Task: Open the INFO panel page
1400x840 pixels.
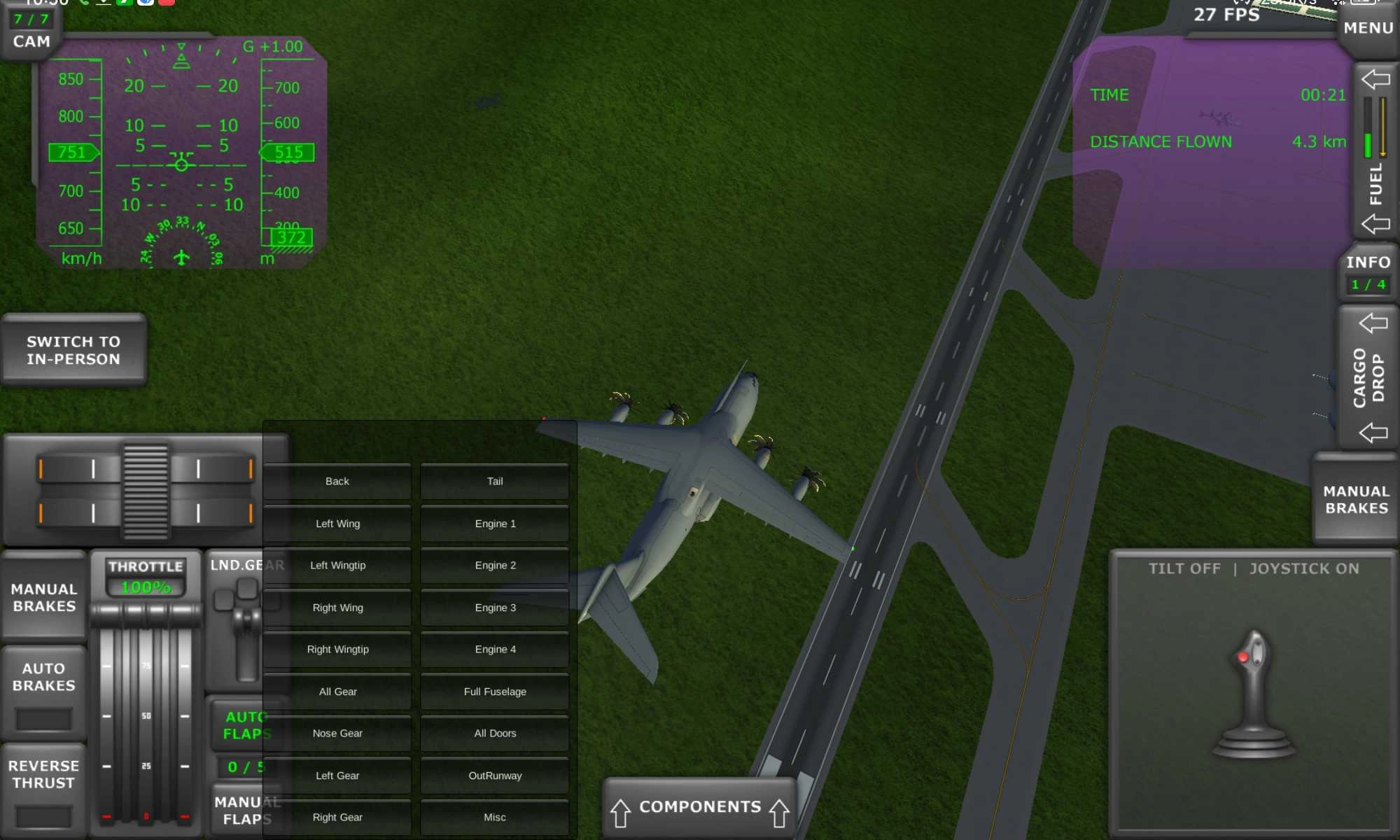Action: [x=1367, y=273]
